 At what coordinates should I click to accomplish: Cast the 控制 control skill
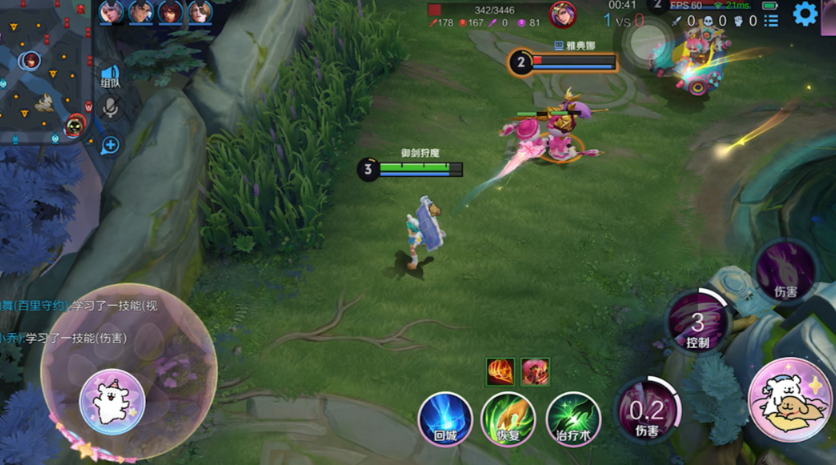[698, 322]
